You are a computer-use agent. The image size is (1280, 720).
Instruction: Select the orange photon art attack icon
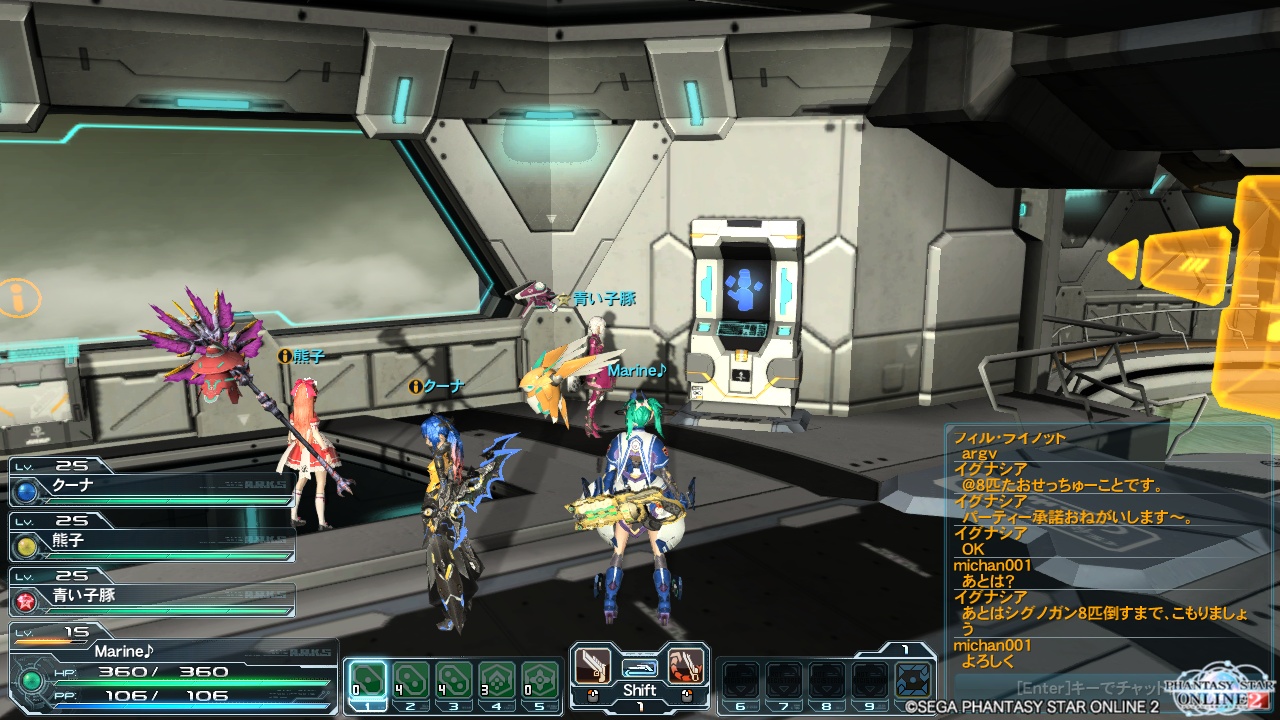[x=687, y=666]
